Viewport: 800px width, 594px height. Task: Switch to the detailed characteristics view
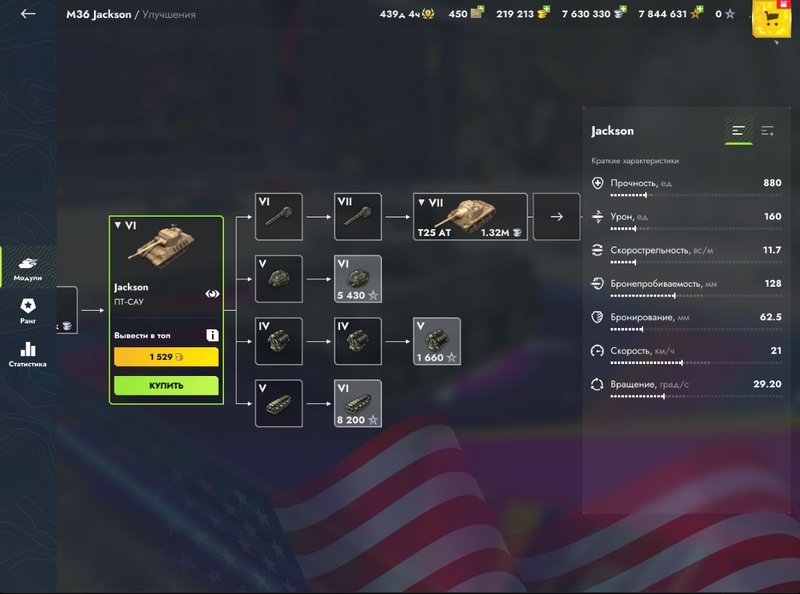[768, 131]
